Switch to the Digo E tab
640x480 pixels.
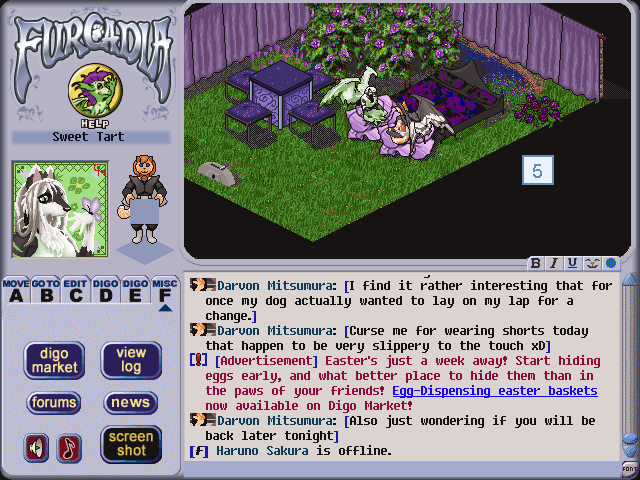tap(135, 290)
